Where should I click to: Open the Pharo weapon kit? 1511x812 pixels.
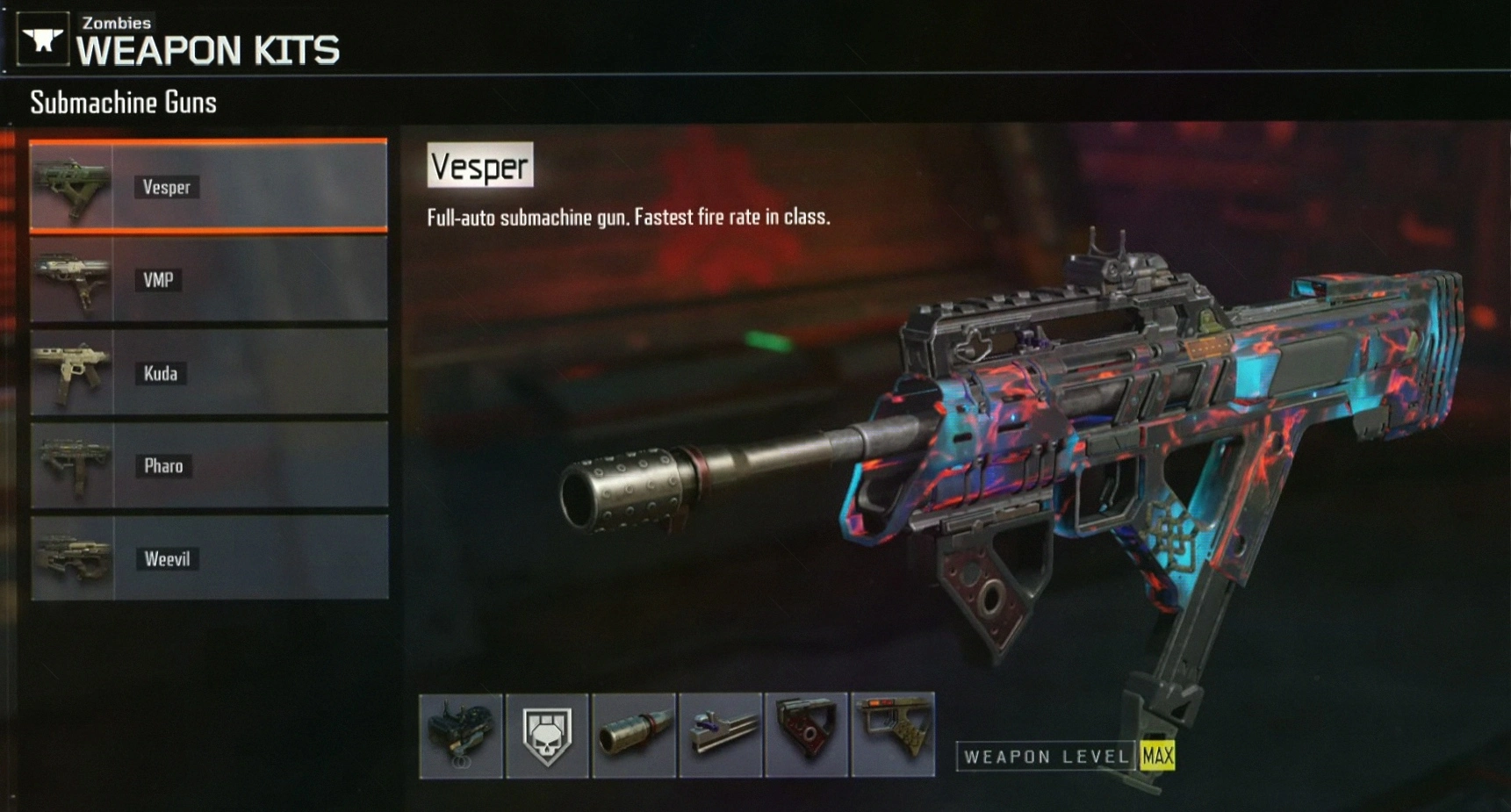208,465
